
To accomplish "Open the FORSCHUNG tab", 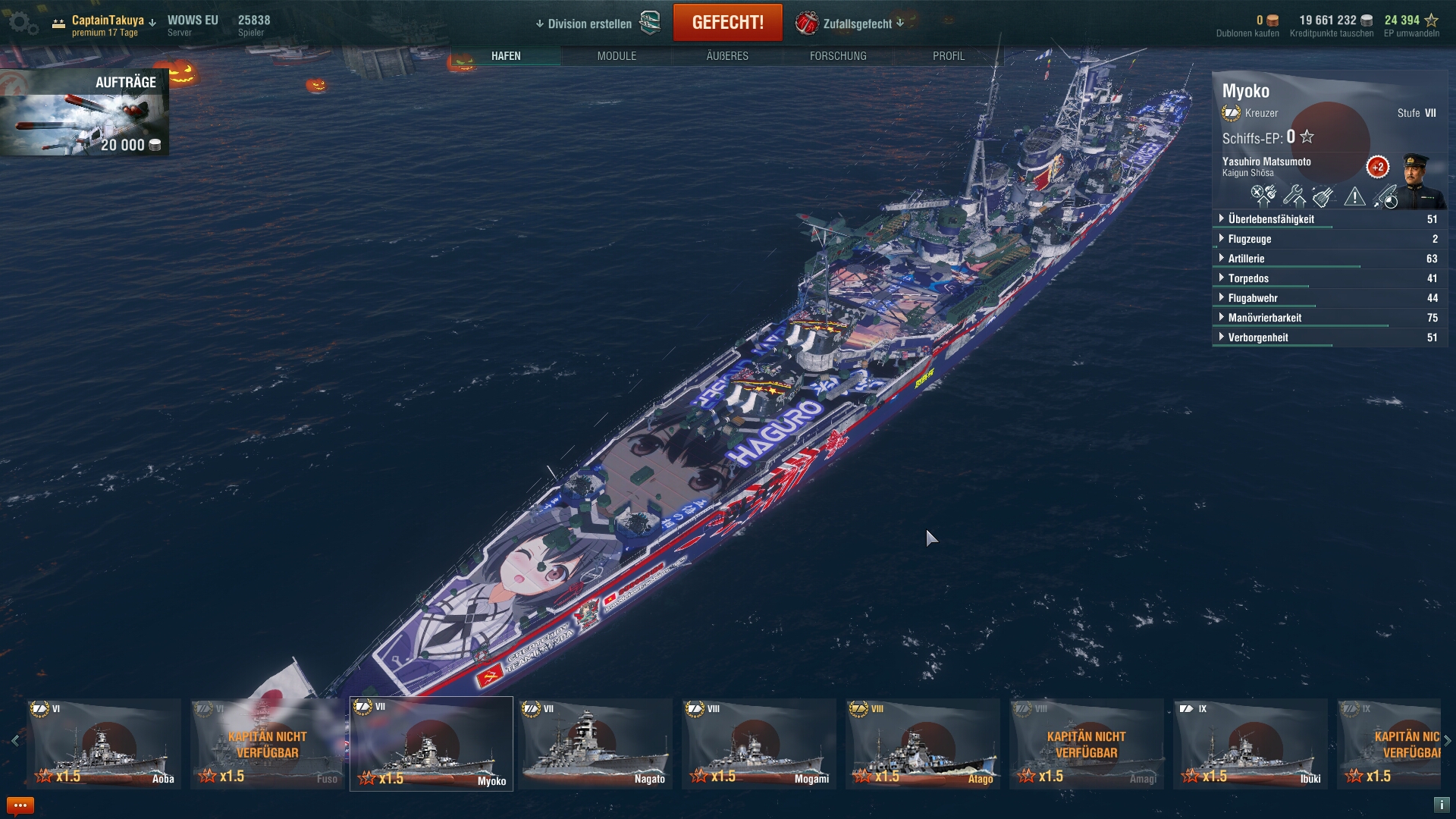I will point(838,56).
